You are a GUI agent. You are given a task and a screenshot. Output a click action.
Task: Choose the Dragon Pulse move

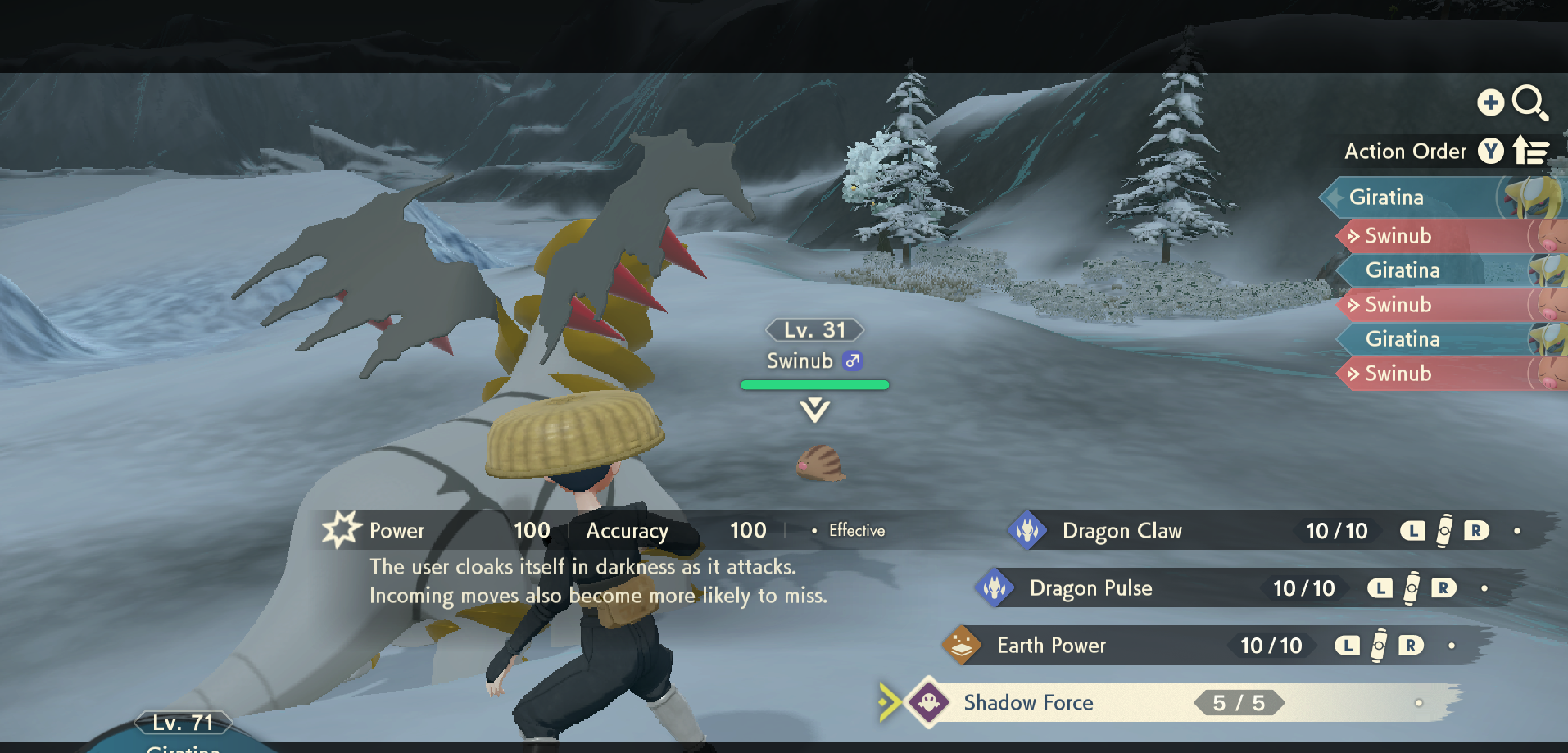point(1090,588)
